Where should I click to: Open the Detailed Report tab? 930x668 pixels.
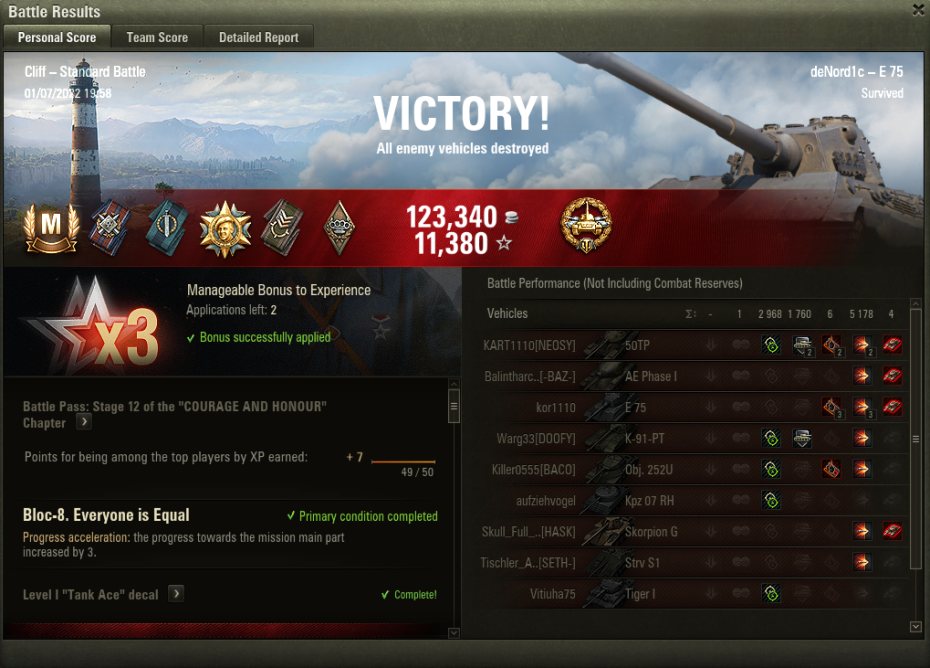click(259, 37)
